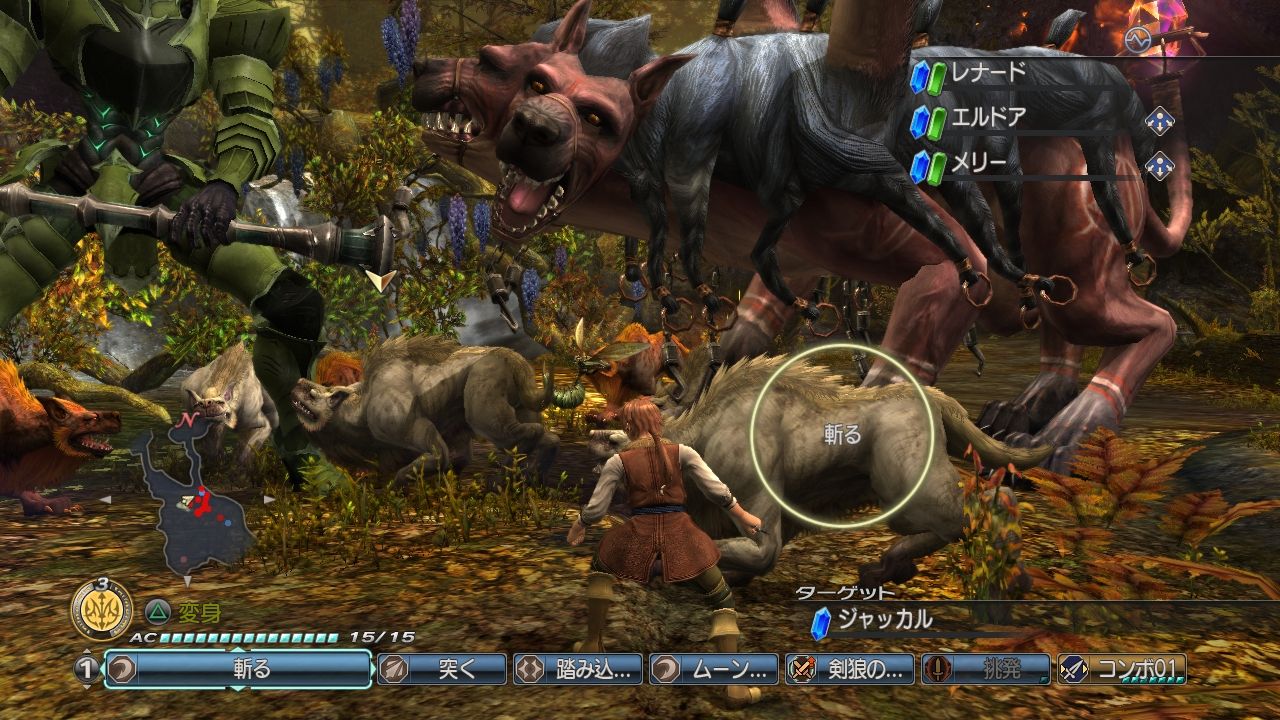Use the 挑発 taunt skill

point(986,669)
